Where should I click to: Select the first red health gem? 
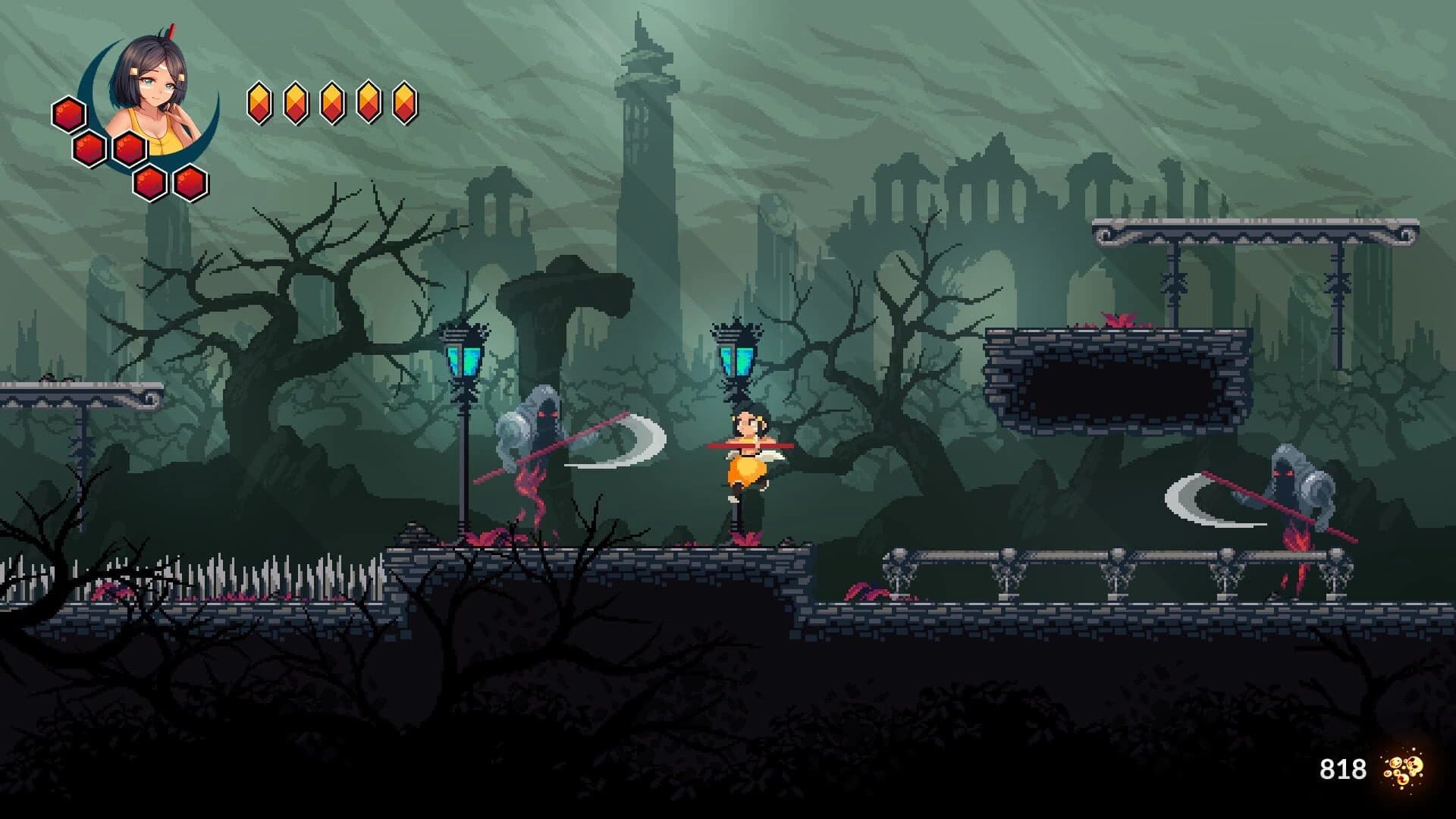click(x=68, y=114)
